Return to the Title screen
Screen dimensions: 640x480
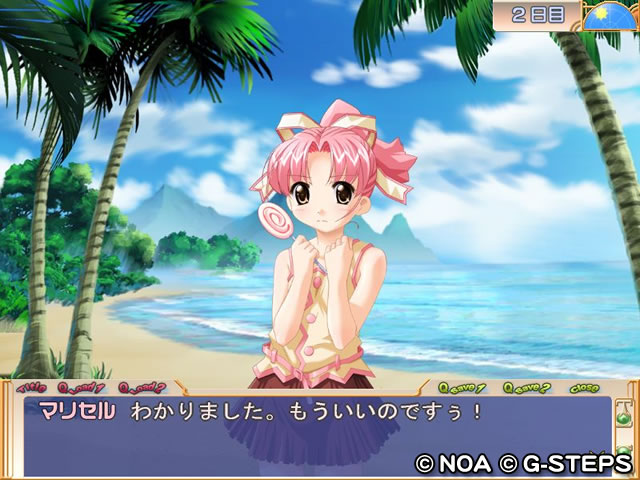point(30,387)
